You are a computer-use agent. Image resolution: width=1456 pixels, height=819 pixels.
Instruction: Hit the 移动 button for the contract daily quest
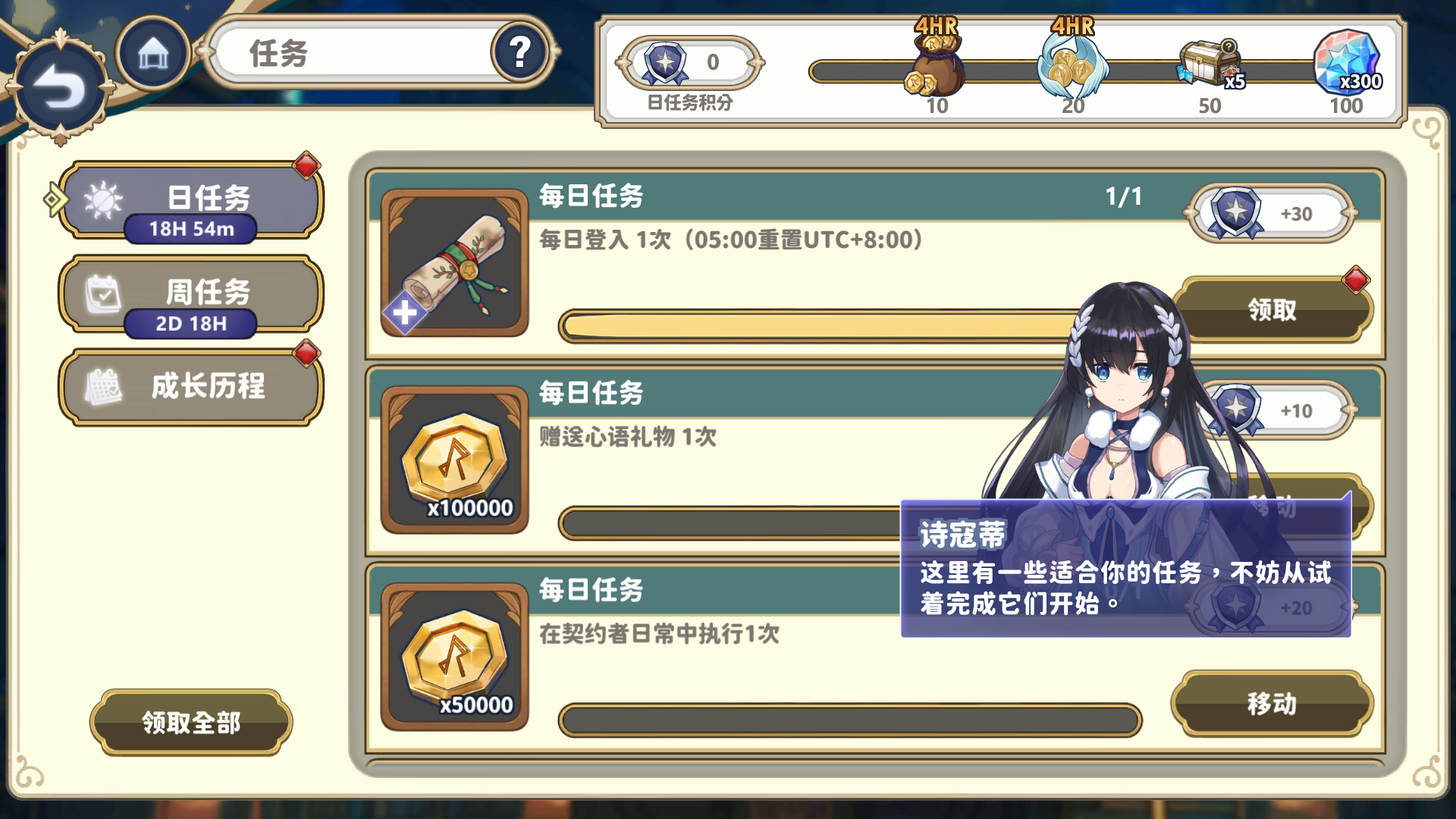click(1271, 704)
